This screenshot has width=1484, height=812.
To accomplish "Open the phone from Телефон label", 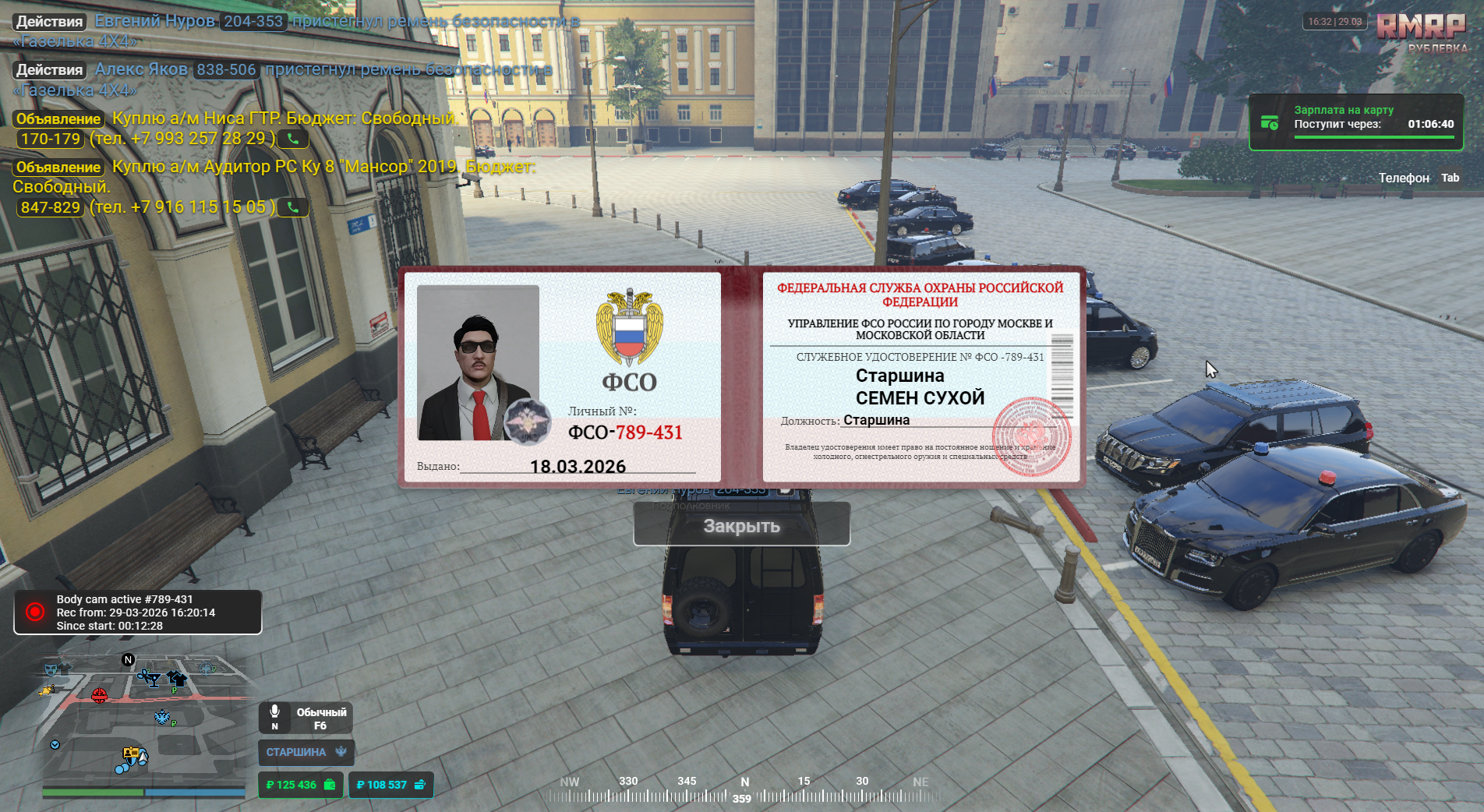I will click(1404, 178).
